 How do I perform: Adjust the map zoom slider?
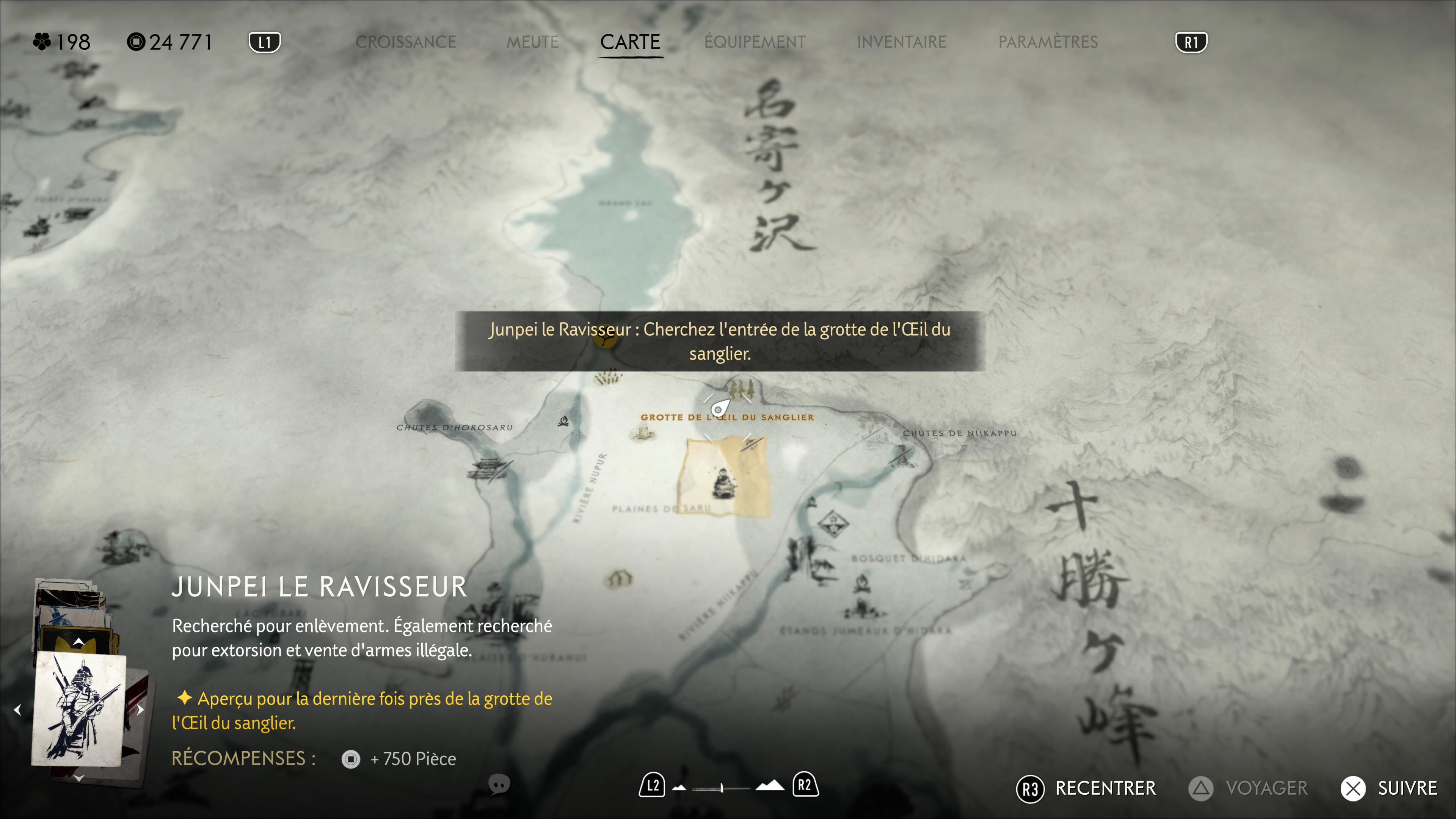[x=722, y=787]
